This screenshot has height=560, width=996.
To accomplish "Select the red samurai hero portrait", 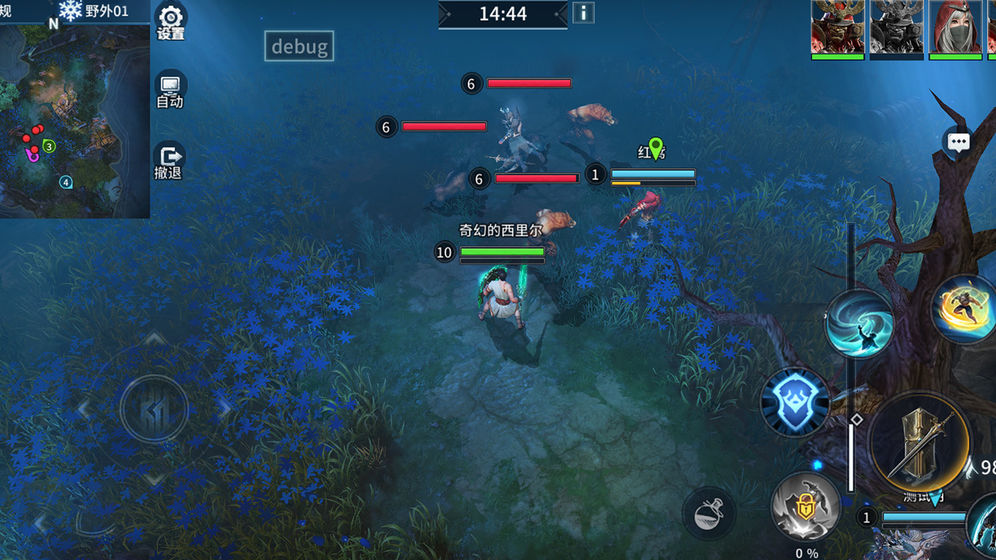I will [837, 27].
